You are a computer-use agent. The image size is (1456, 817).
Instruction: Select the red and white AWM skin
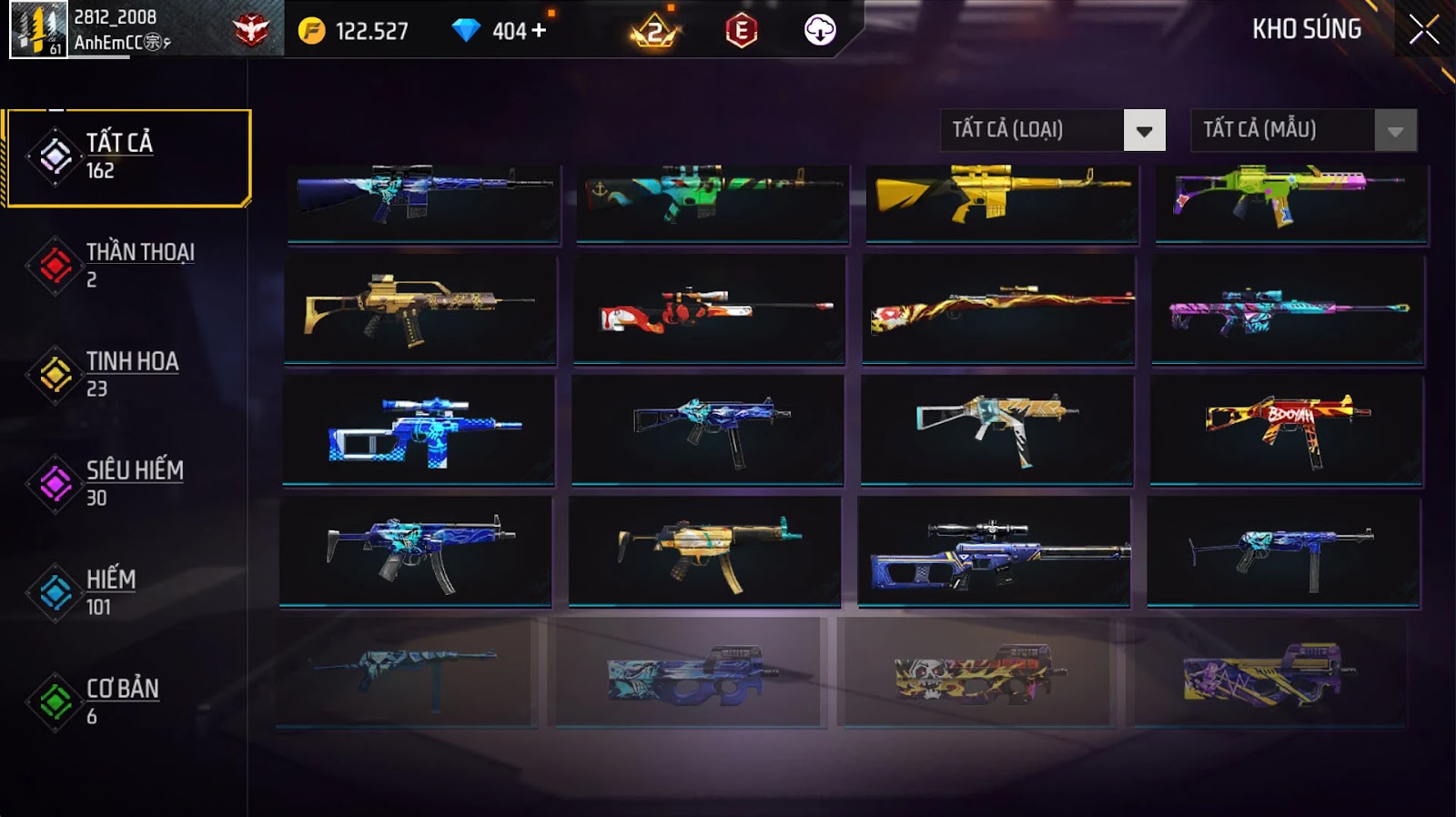click(x=709, y=309)
